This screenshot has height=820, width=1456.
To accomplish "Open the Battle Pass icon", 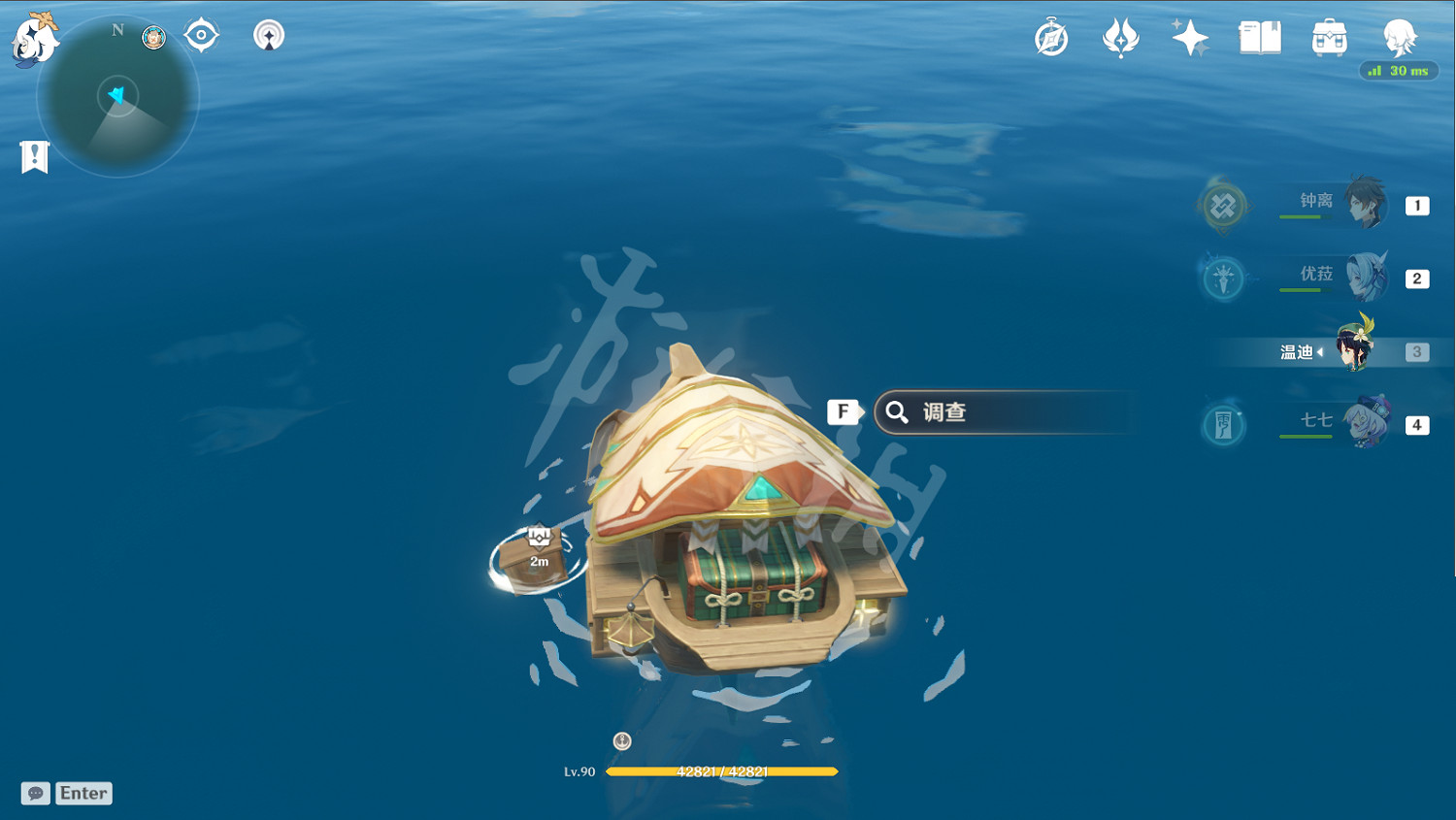I will coord(1123,37).
